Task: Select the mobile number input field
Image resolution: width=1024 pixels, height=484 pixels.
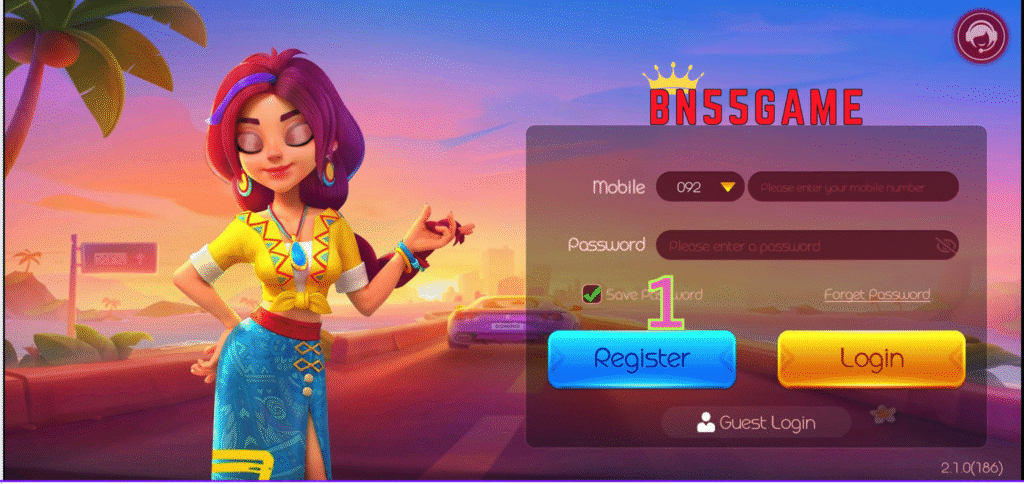Action: 852,187
